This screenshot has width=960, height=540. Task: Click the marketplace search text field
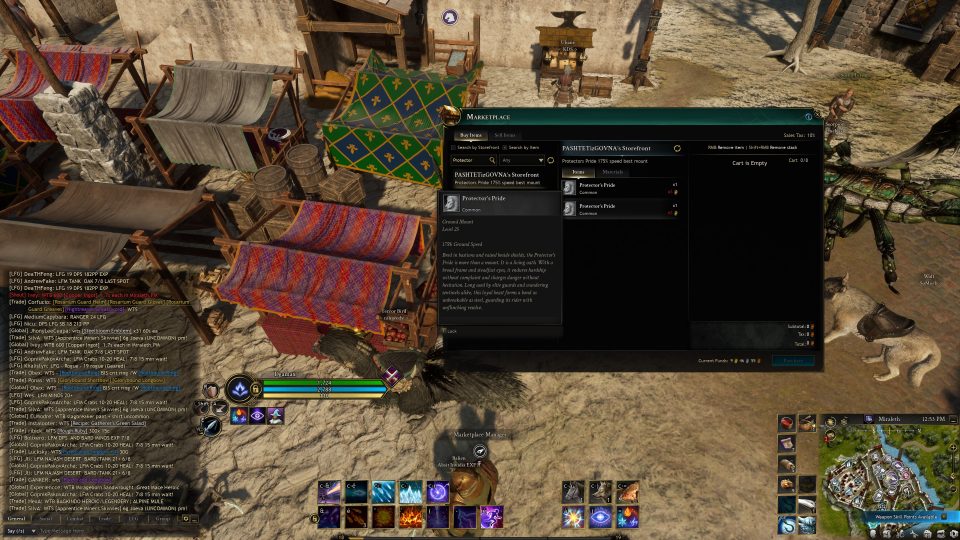coord(469,160)
